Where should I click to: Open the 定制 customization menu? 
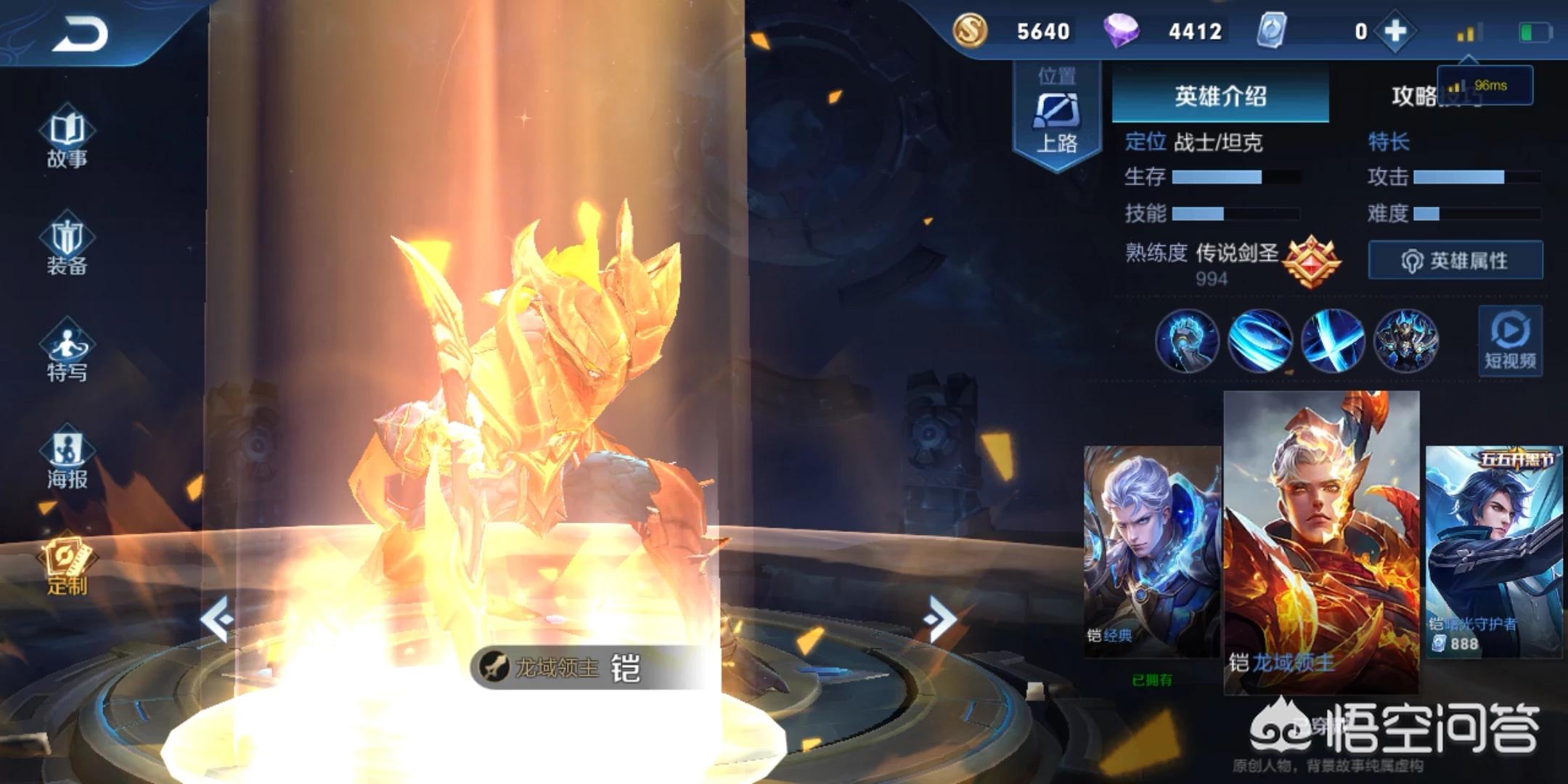pos(67,568)
